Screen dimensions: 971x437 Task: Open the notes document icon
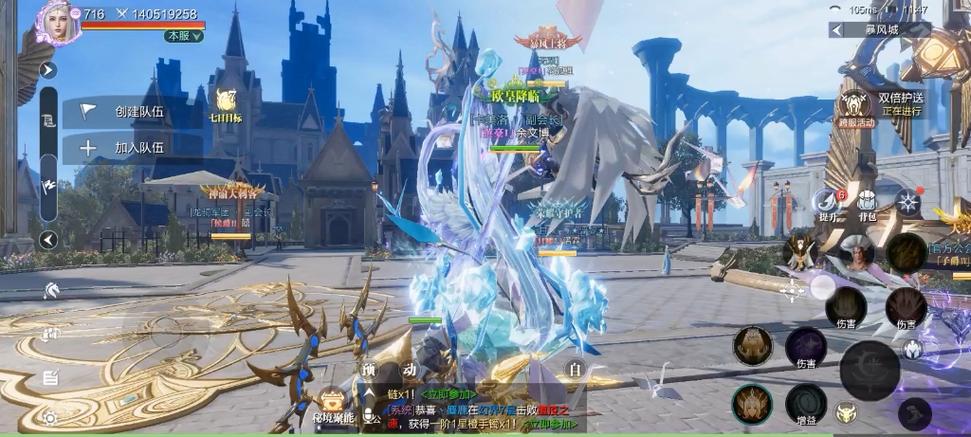click(x=50, y=378)
